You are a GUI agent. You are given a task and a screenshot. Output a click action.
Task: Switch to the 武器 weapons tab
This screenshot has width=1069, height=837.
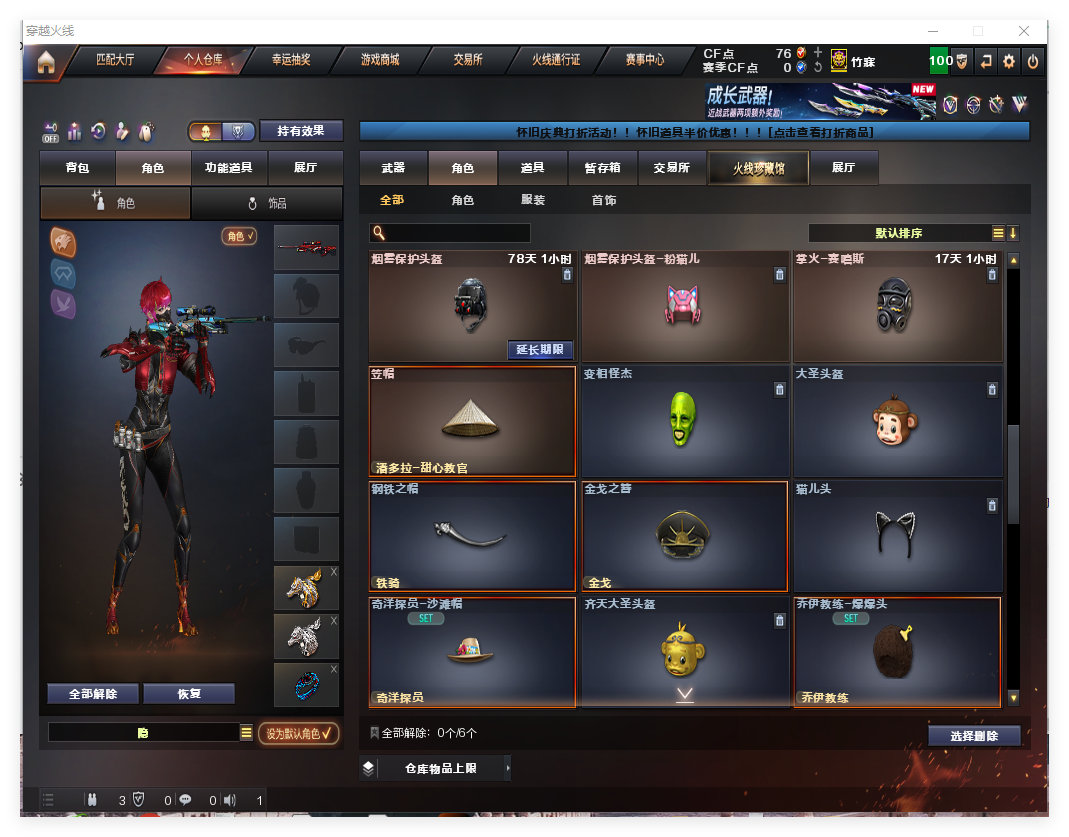point(393,168)
